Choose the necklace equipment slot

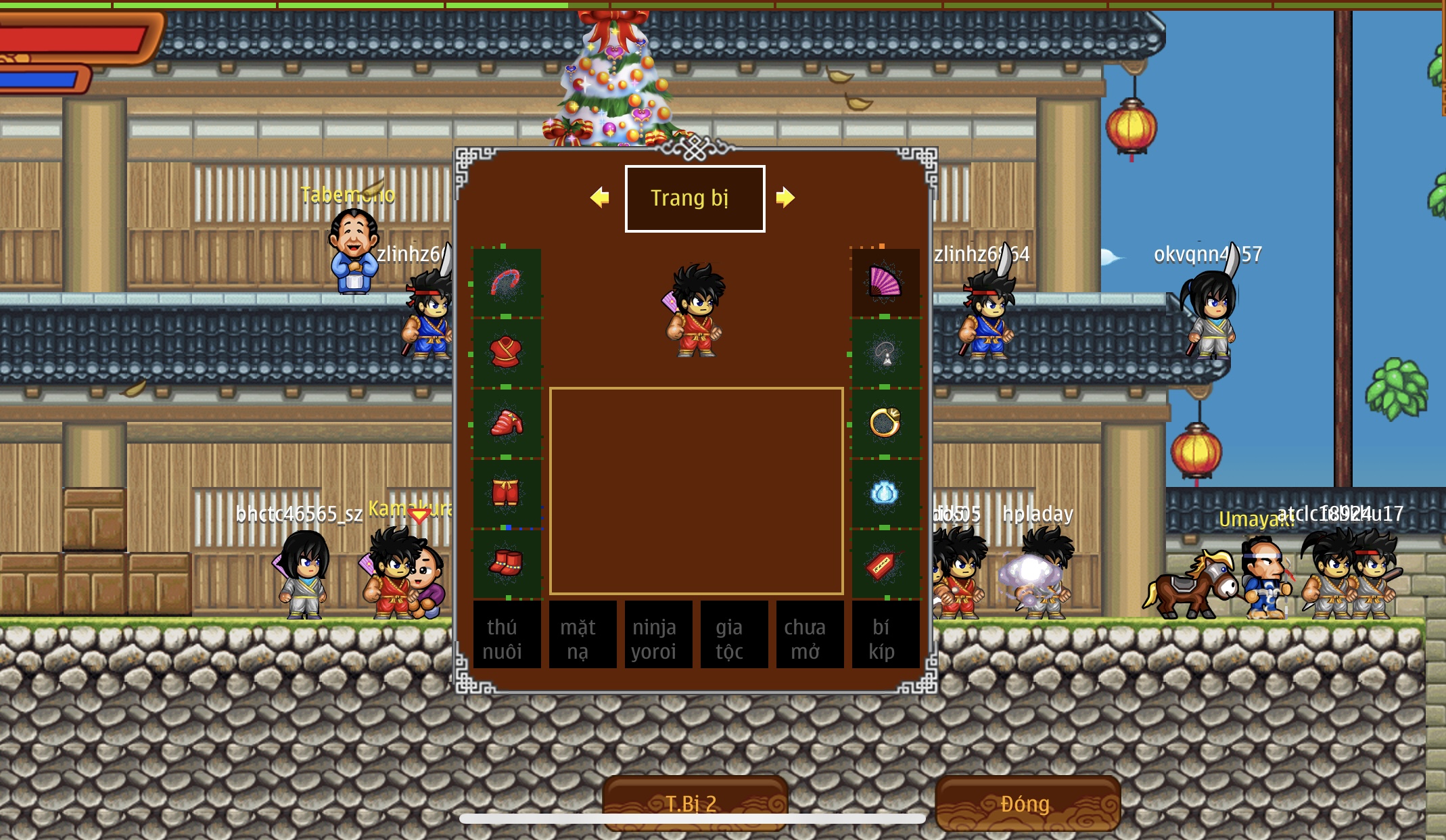click(885, 352)
